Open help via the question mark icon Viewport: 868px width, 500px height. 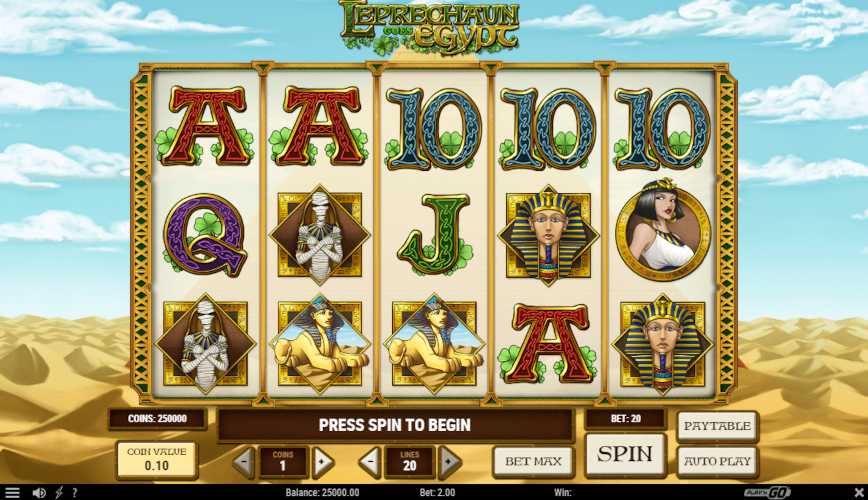74,492
